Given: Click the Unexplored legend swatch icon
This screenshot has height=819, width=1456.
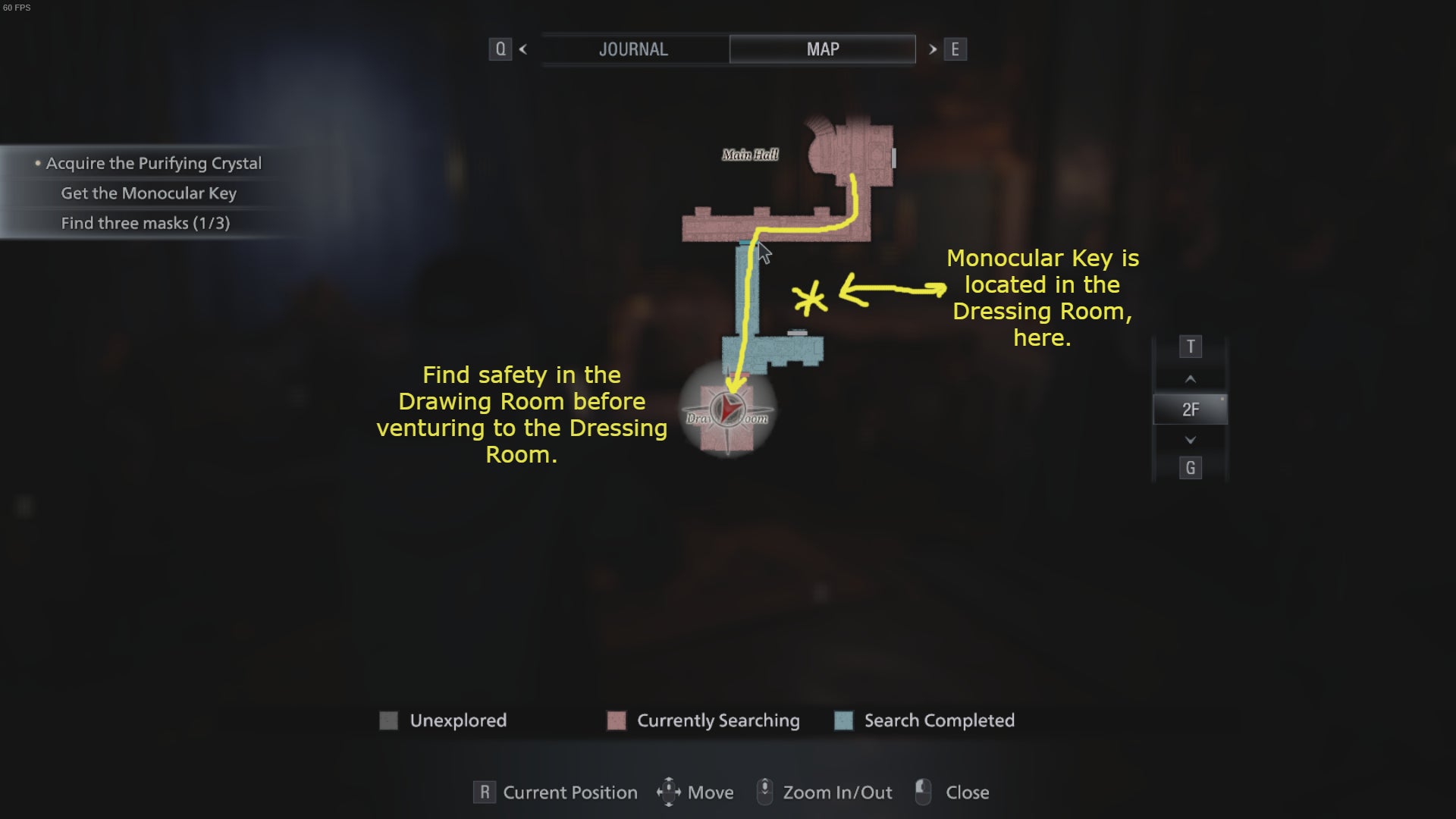Looking at the screenshot, I should (x=390, y=720).
